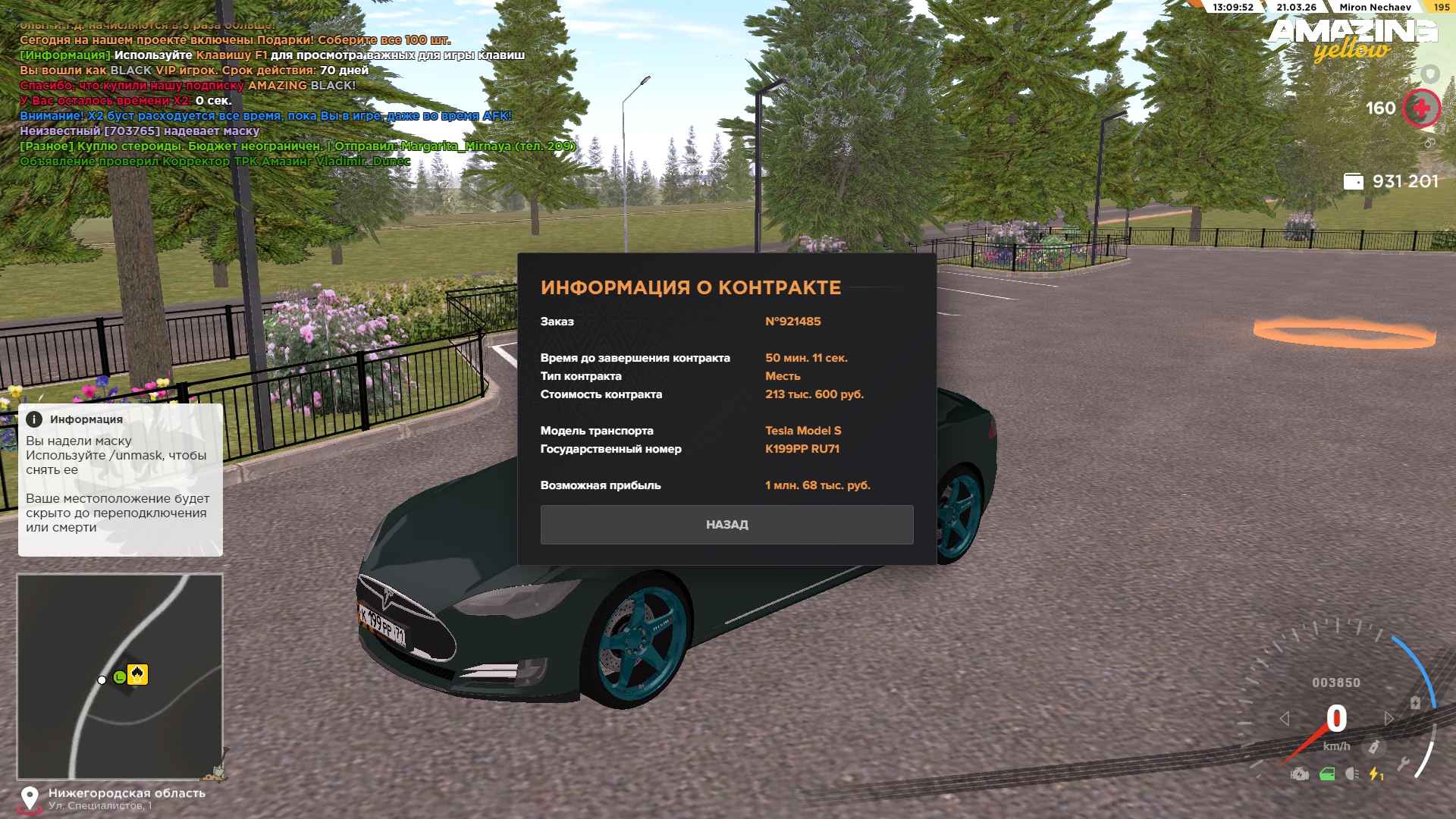The width and height of the screenshot is (1456, 819).
Task: Toggle the green door lock indicator
Action: 1327,774
